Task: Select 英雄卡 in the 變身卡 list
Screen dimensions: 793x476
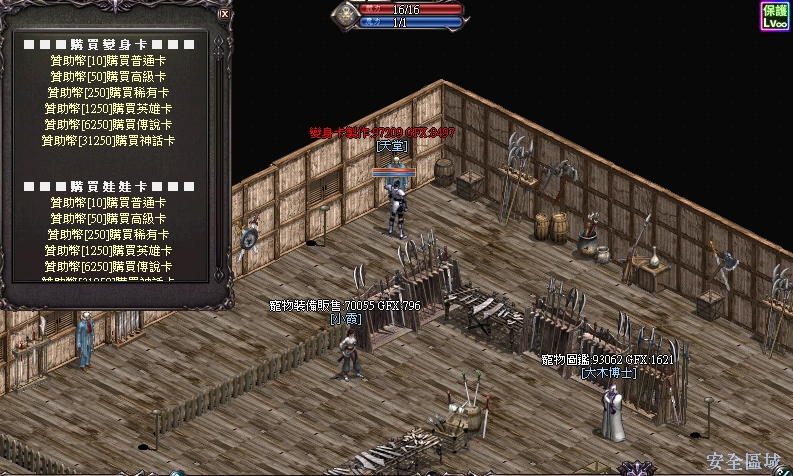Action: [x=108, y=109]
